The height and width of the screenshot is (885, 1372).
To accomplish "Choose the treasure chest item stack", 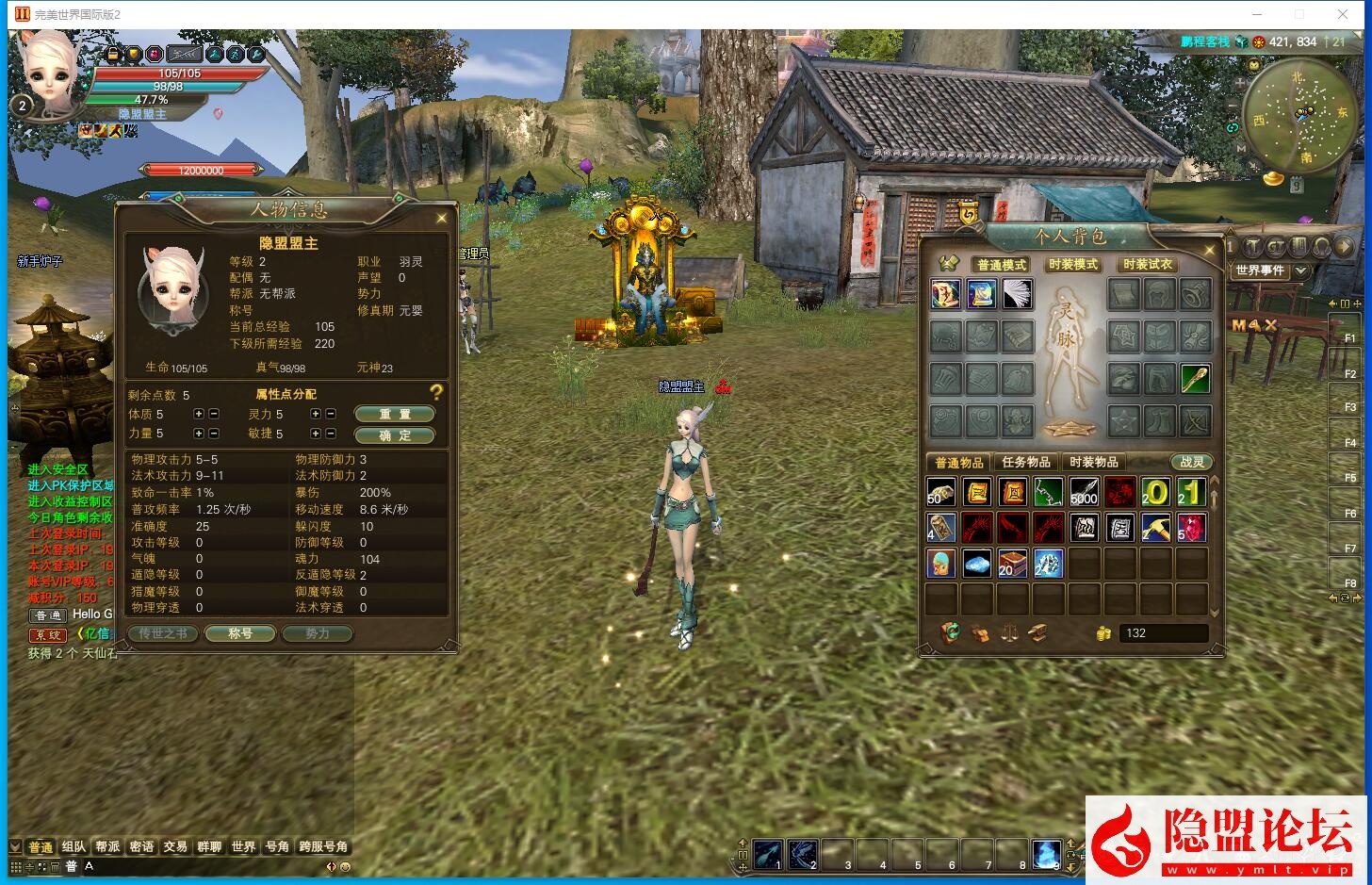I will tap(1012, 564).
